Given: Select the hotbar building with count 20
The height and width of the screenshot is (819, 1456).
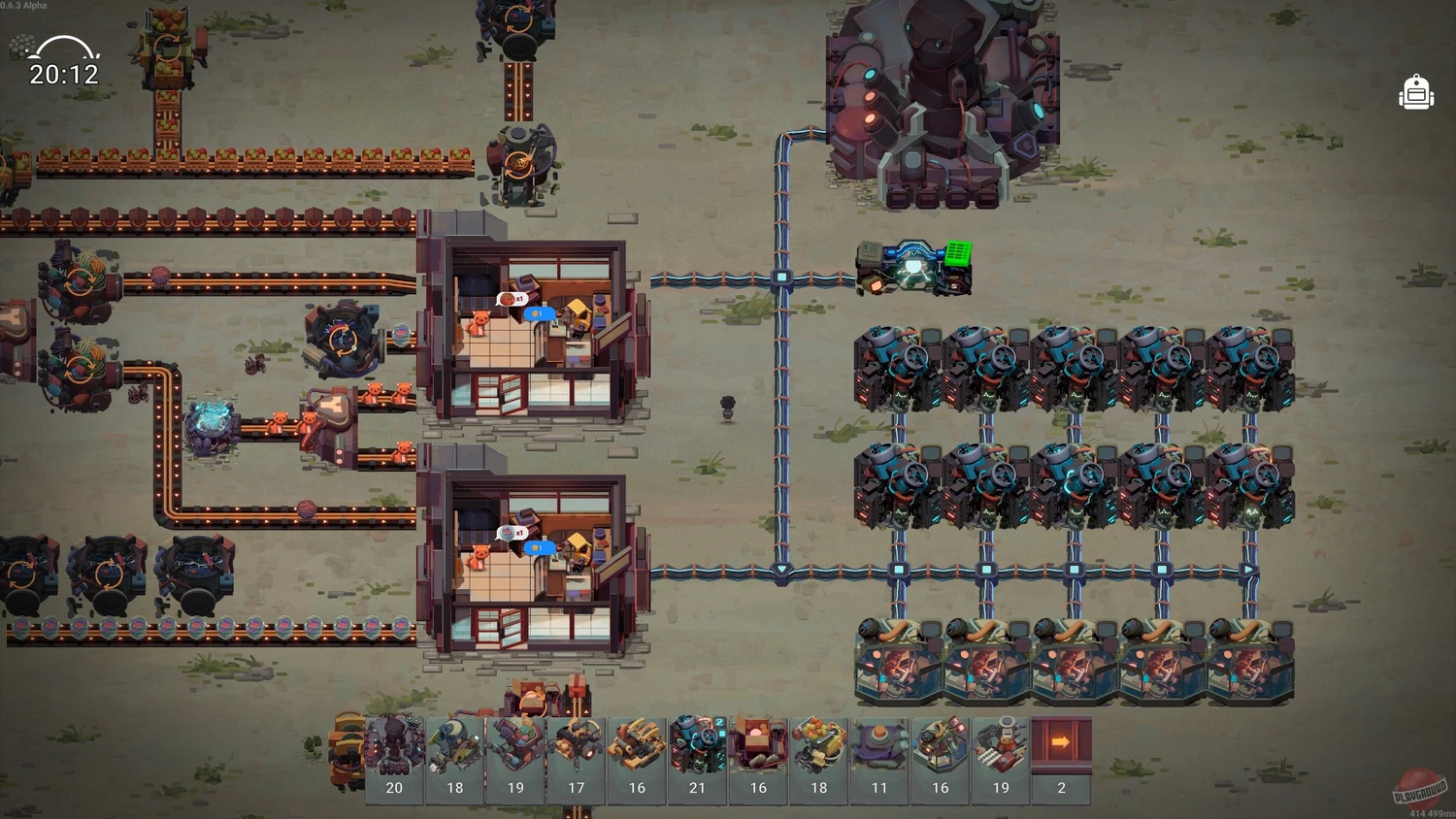Looking at the screenshot, I should tap(394, 759).
